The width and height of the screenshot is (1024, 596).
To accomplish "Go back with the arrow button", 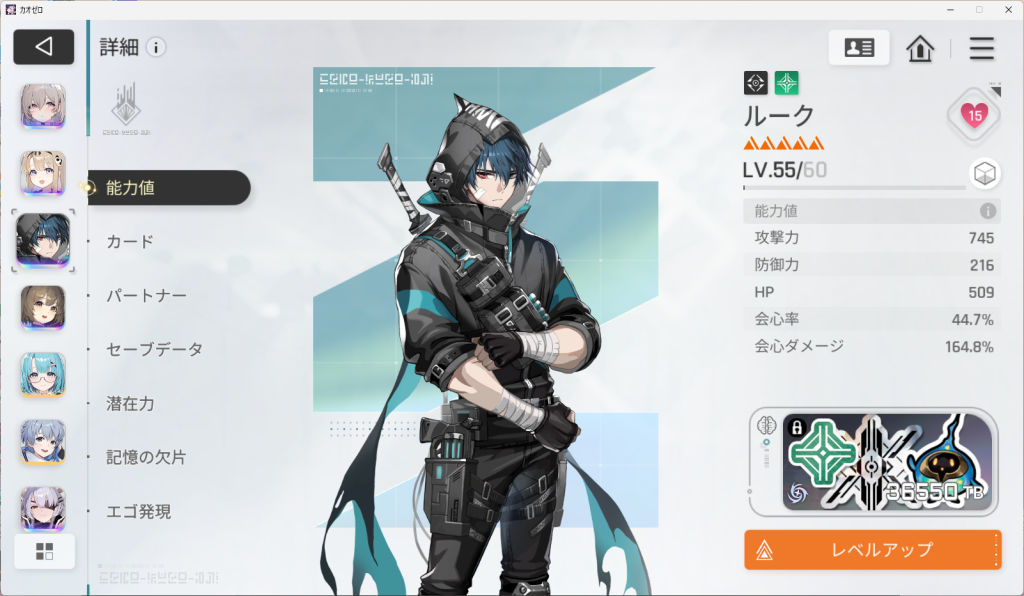I will [43, 47].
